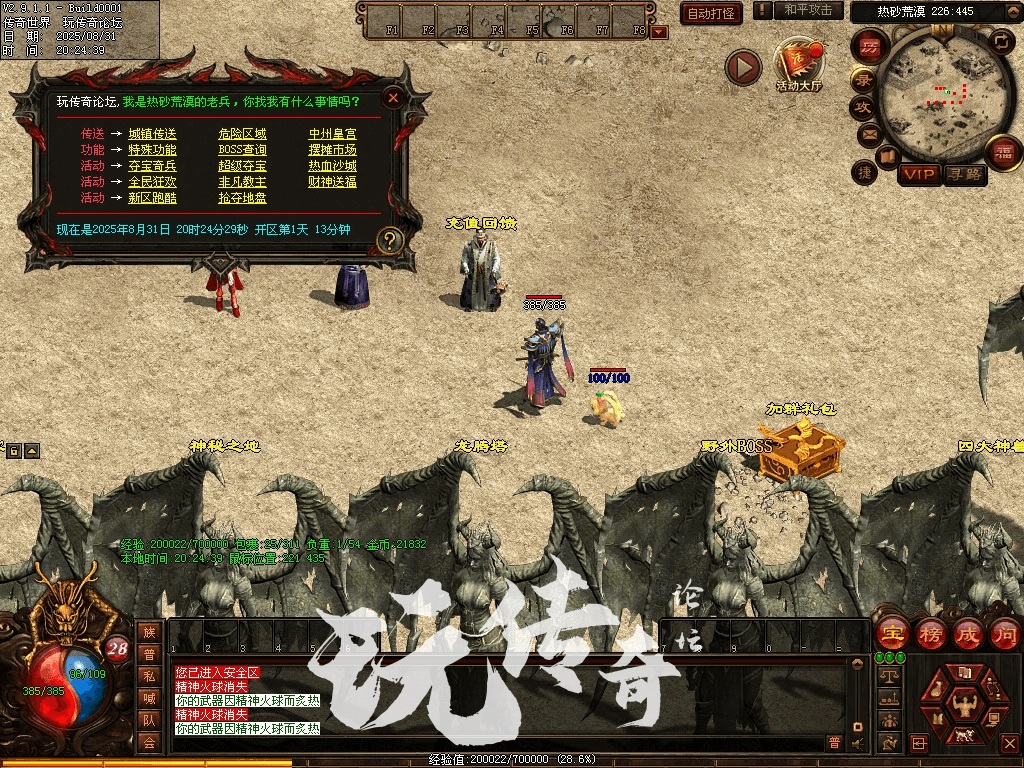Open the 活动大厅 activity hall icon
This screenshot has height=768, width=1024.
[x=798, y=65]
